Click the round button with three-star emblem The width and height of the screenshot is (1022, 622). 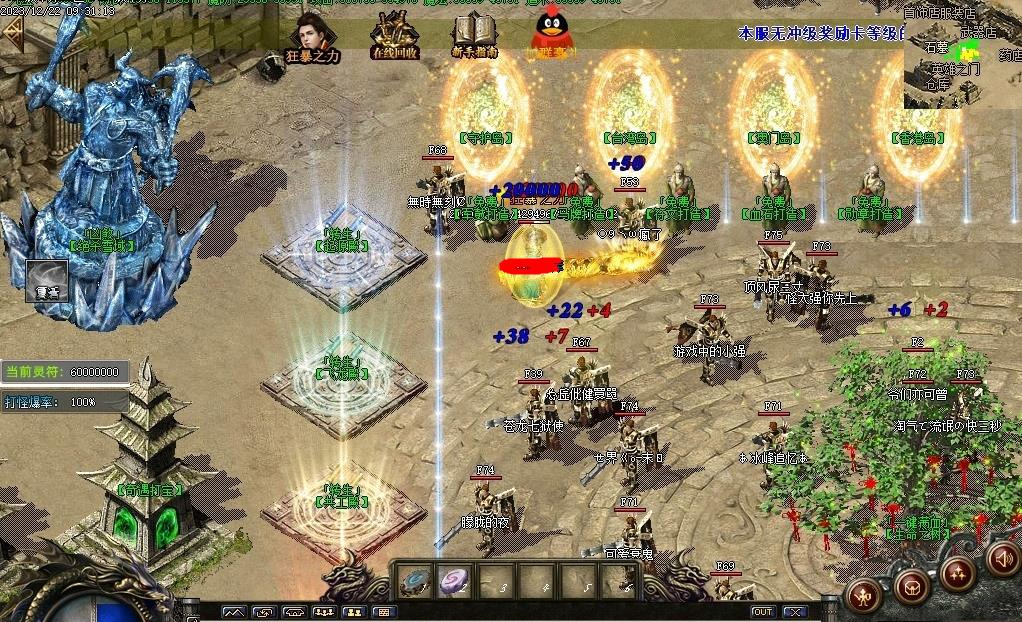pyautogui.click(x=957, y=574)
